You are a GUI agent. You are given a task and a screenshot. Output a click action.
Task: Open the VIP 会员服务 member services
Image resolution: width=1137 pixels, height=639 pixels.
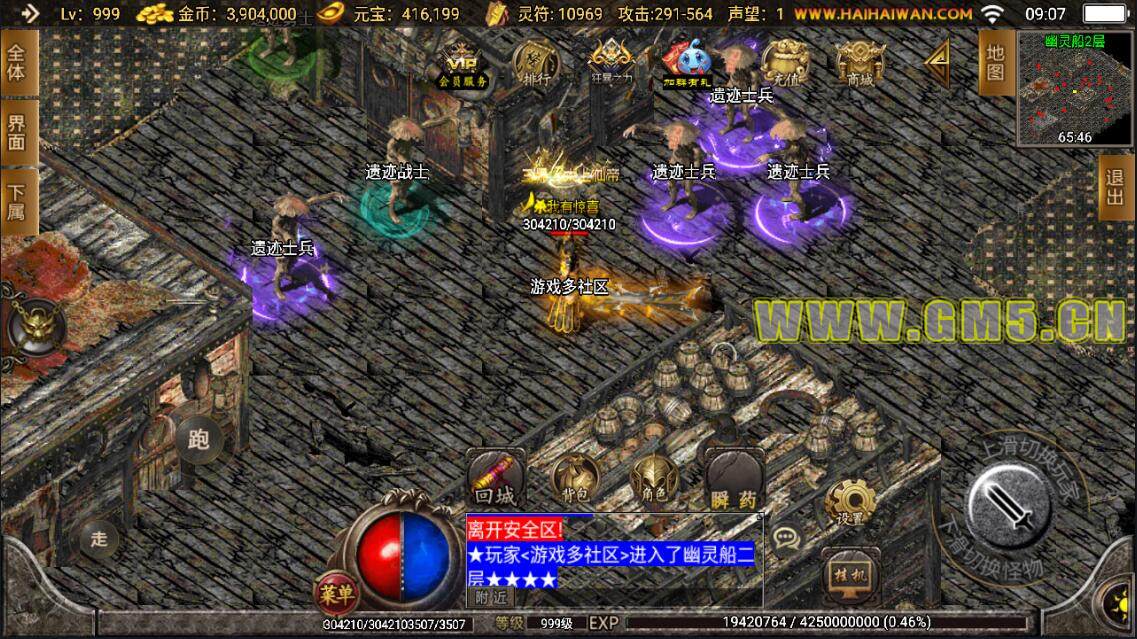pos(462,62)
